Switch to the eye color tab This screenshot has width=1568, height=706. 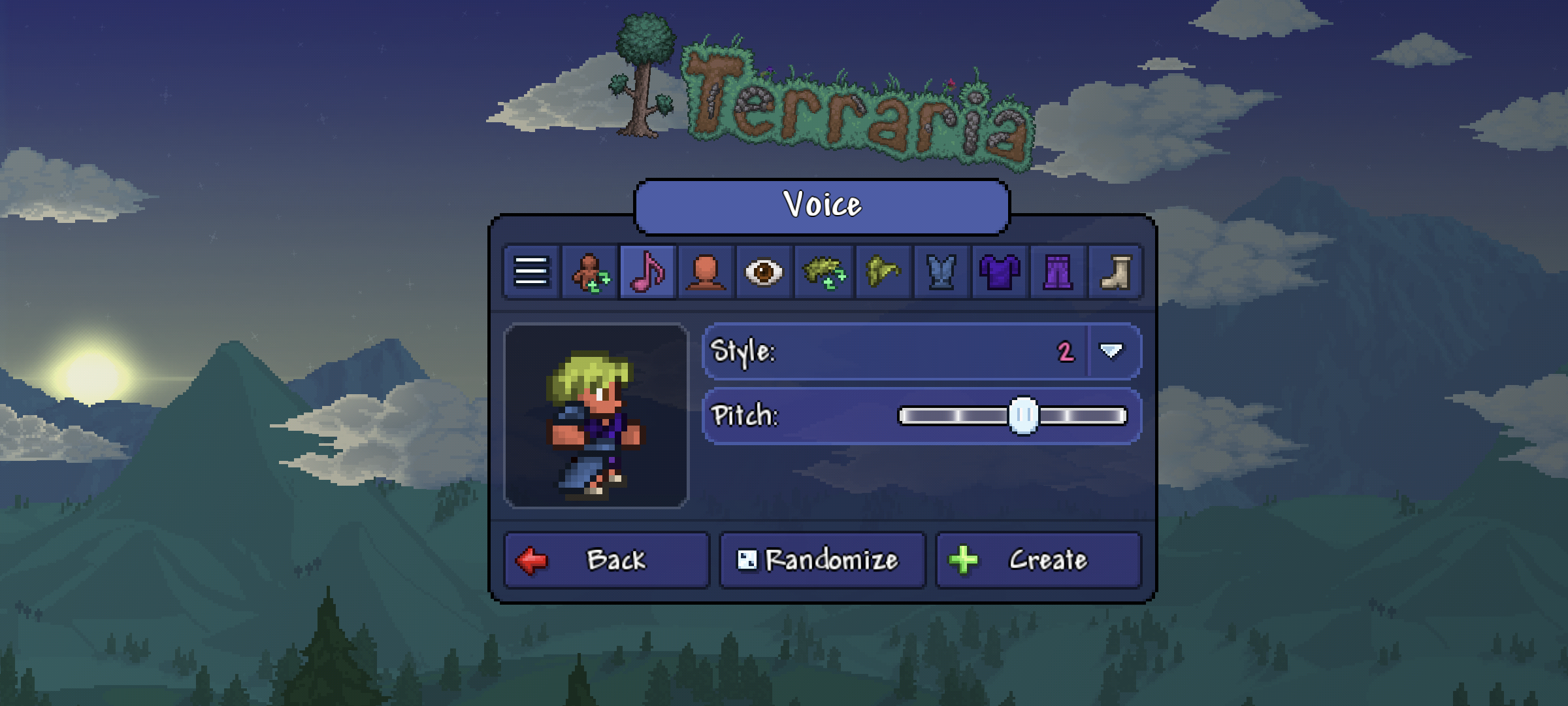coord(764,272)
